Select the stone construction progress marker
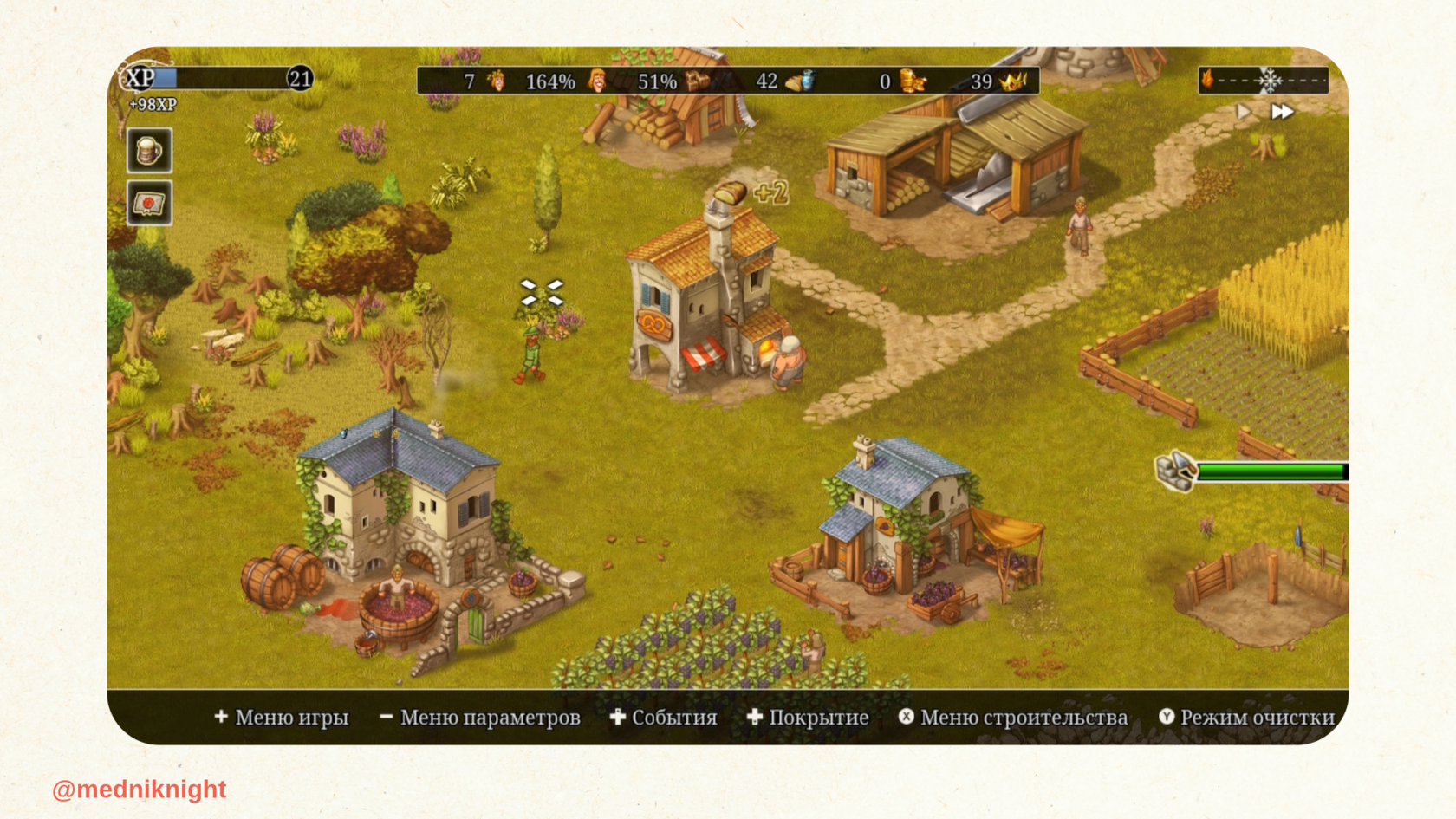 [x=1175, y=471]
